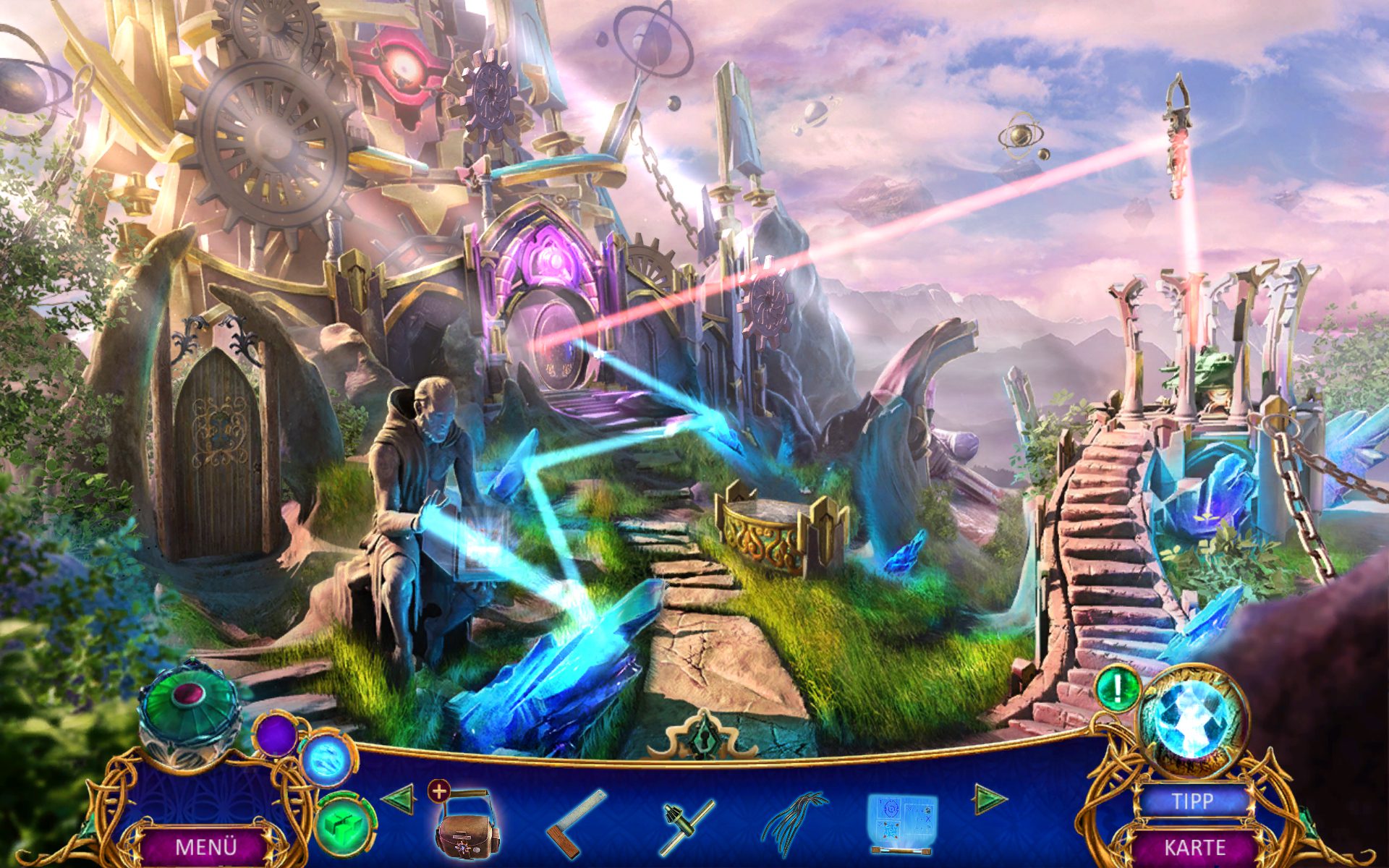1389x868 pixels.
Task: Click the green exclamation mark task icon
Action: point(1117,689)
